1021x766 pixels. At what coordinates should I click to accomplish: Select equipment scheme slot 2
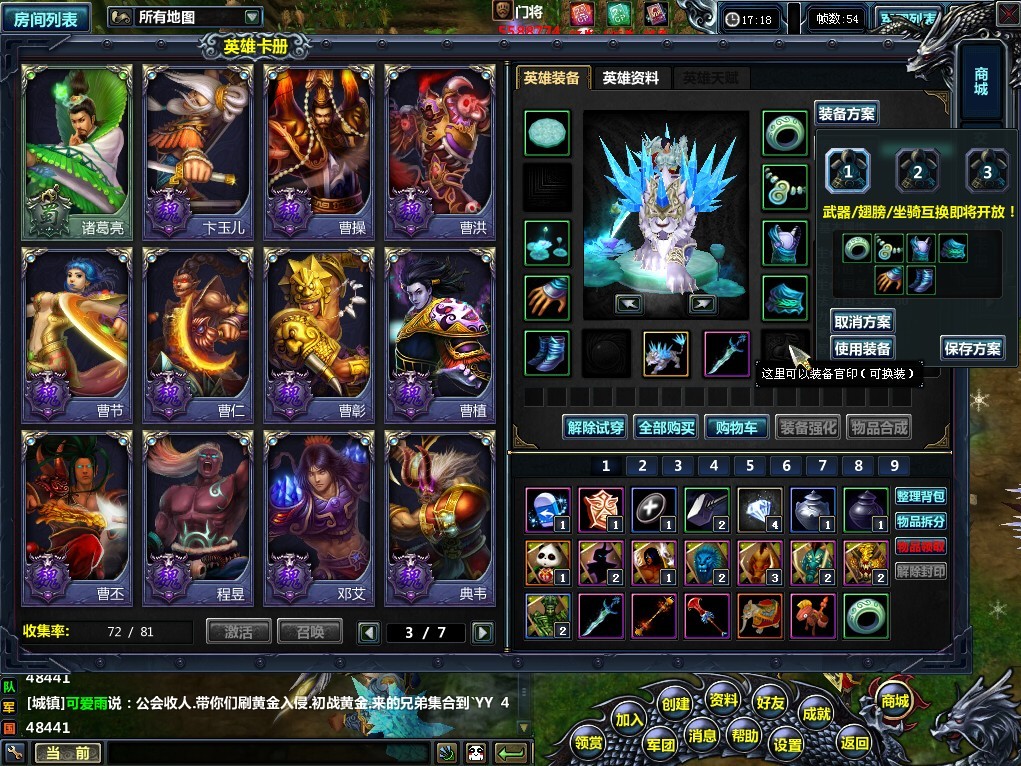pos(917,171)
